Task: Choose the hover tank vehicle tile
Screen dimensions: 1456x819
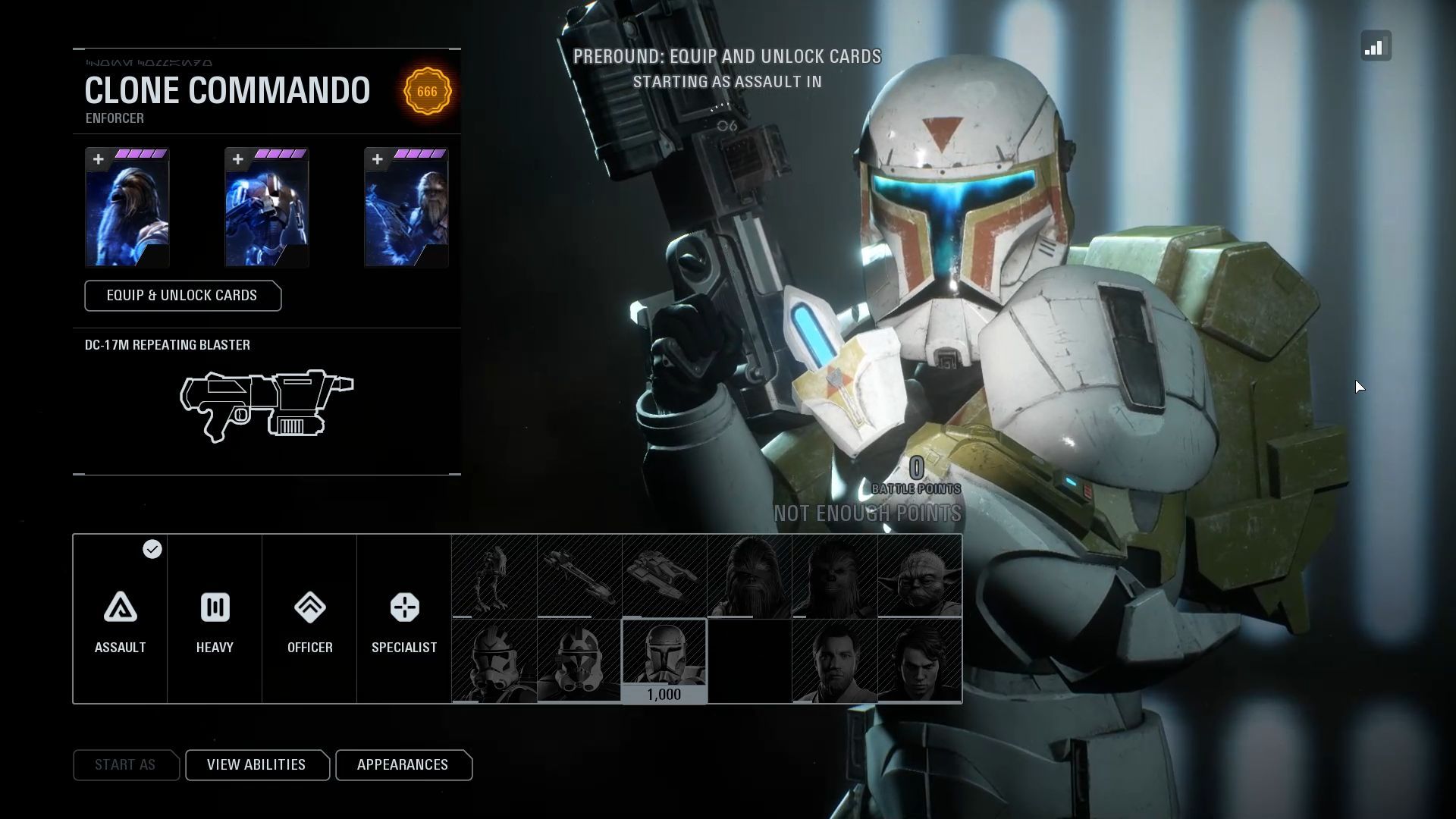Action: tap(664, 576)
